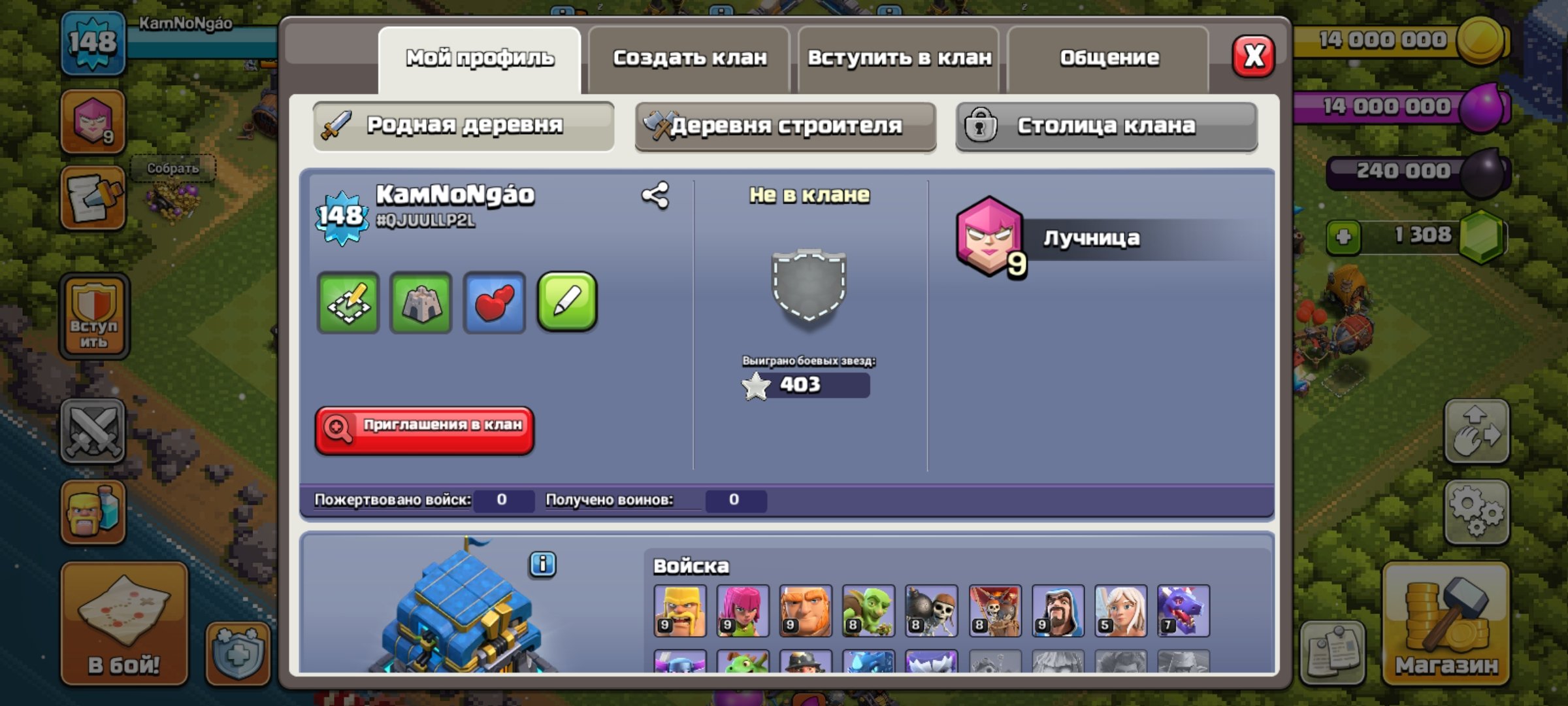Screen dimensions: 1568x706
Task: Edit player name with green pencil icon
Action: (x=567, y=303)
